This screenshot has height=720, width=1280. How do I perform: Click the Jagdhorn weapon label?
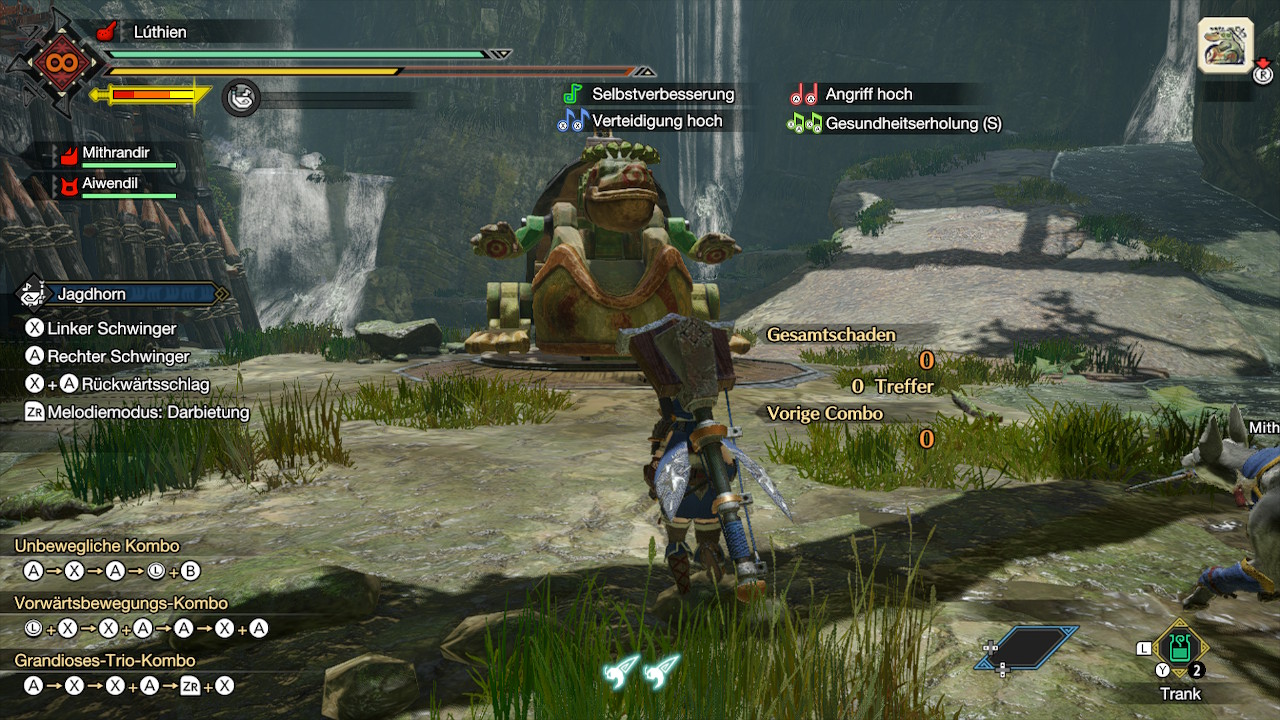click(x=91, y=294)
